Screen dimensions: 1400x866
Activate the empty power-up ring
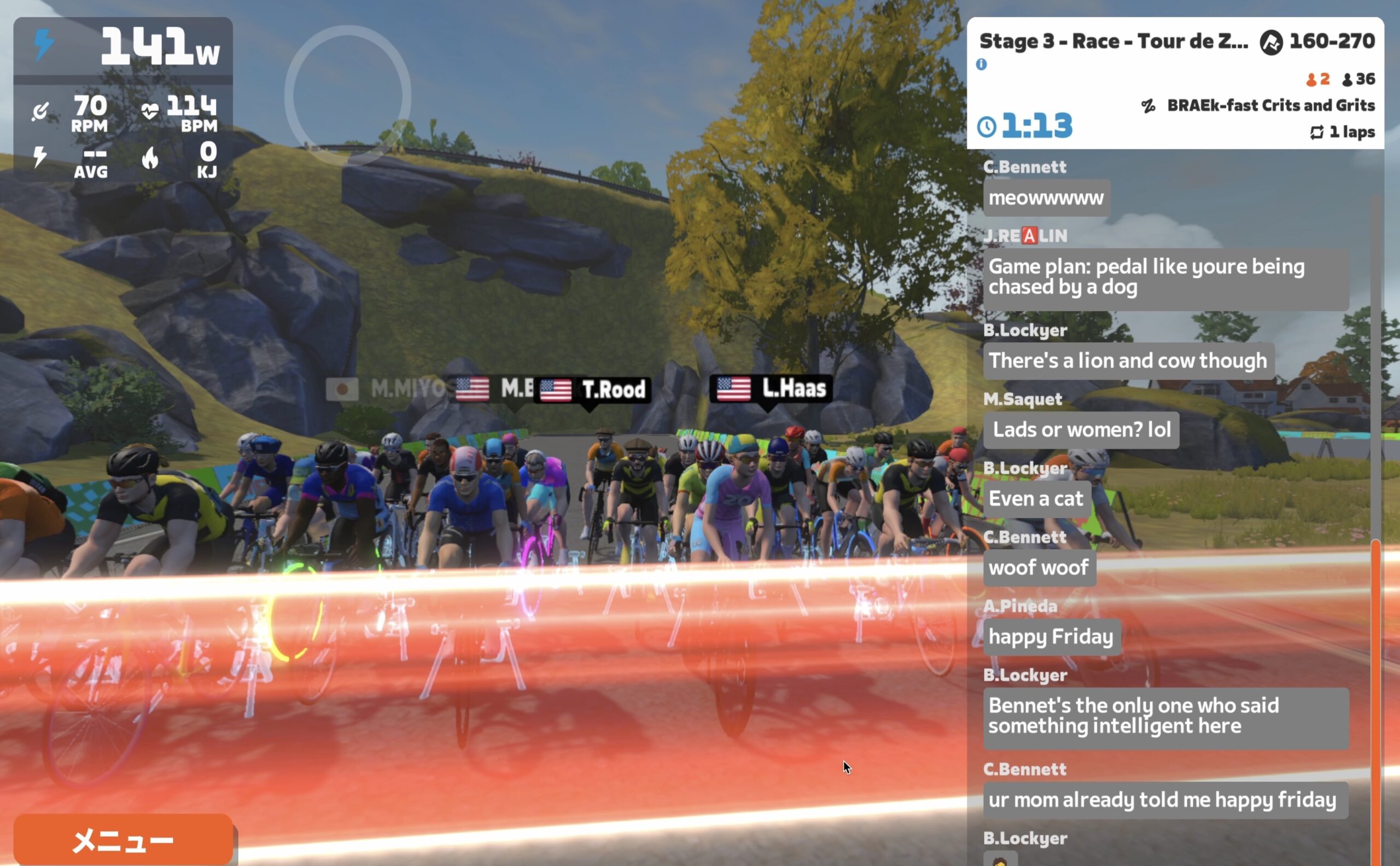click(348, 95)
